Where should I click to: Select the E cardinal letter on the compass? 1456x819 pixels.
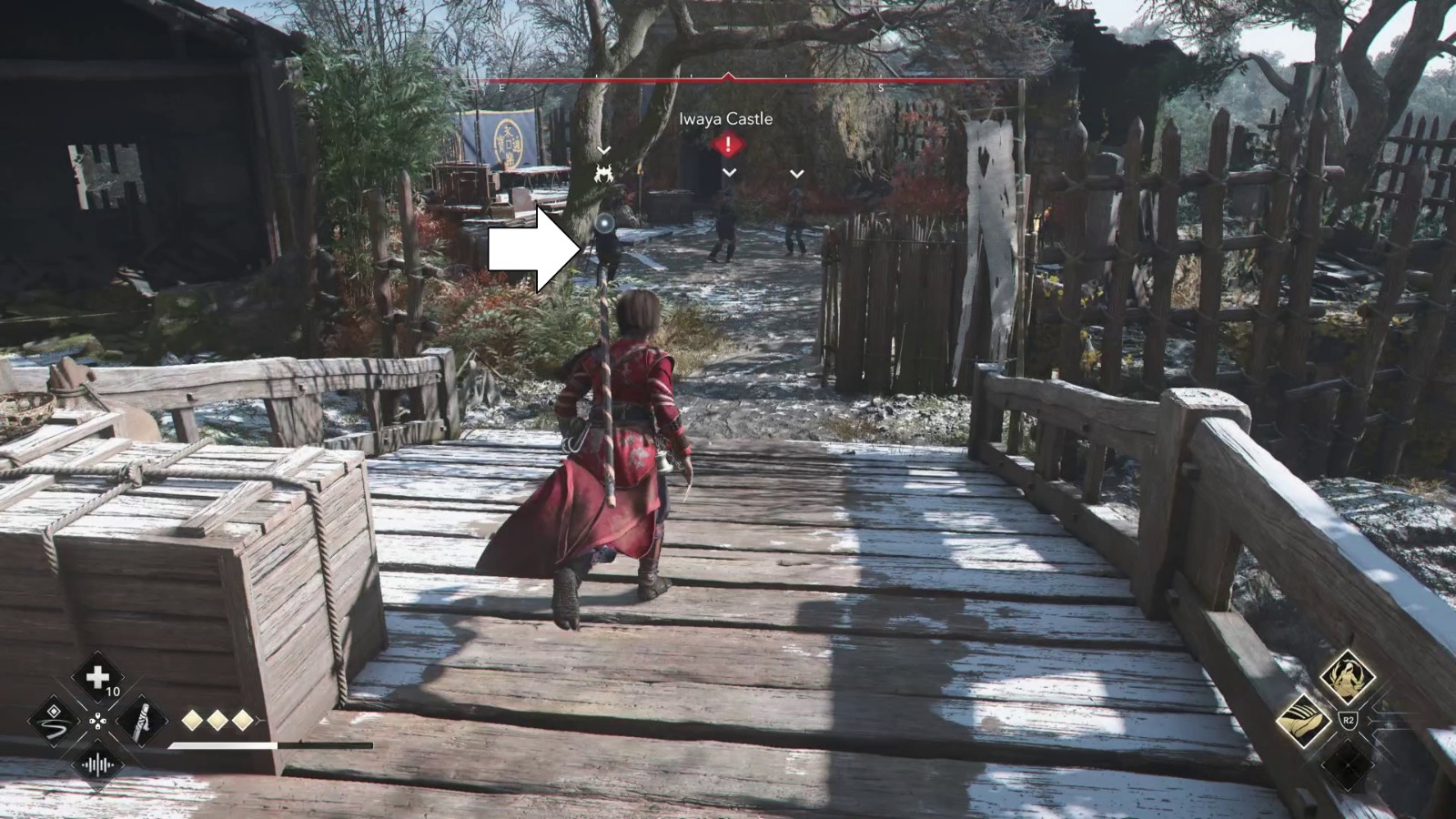(x=500, y=87)
